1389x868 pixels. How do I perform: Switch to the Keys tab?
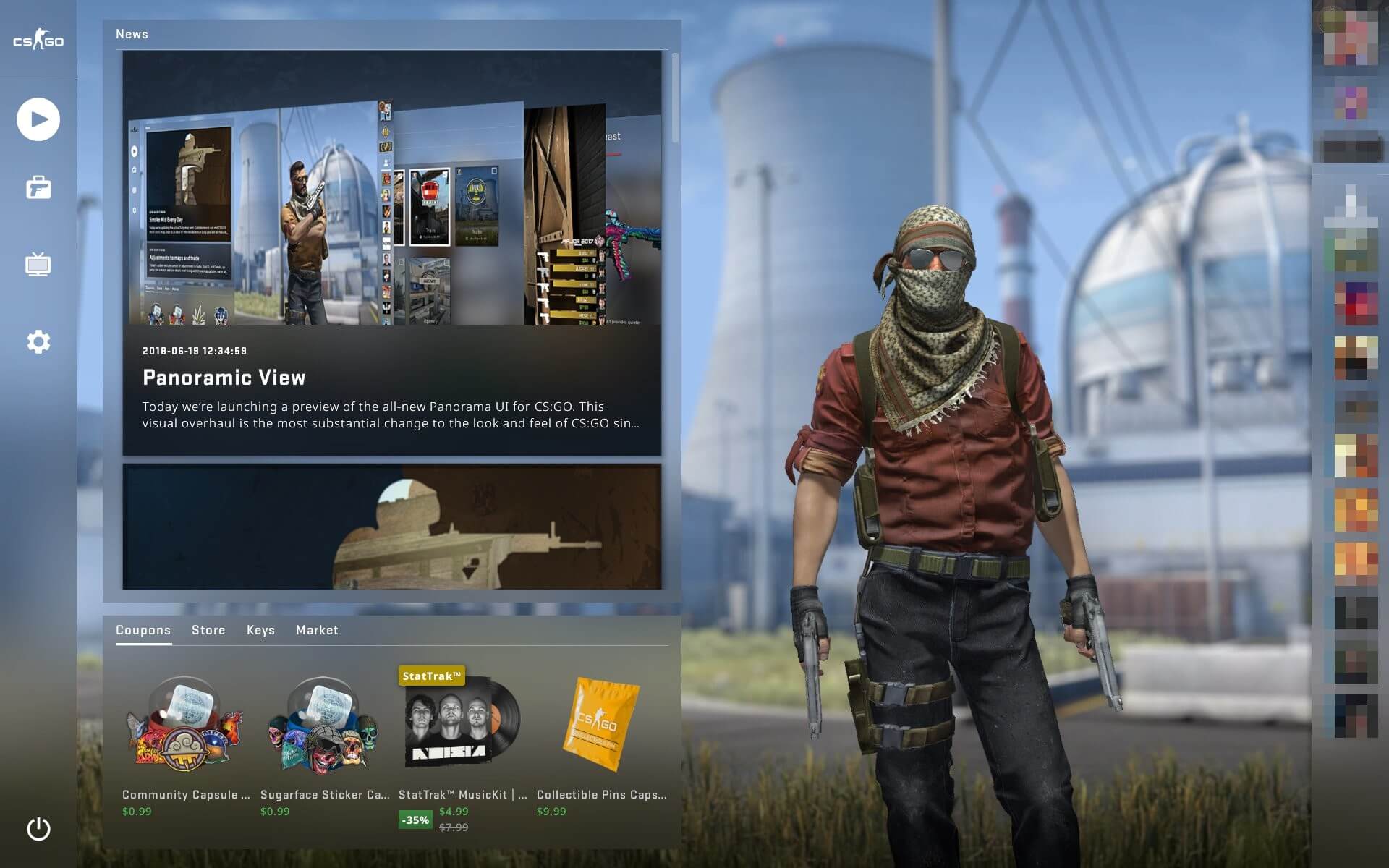pos(260,630)
